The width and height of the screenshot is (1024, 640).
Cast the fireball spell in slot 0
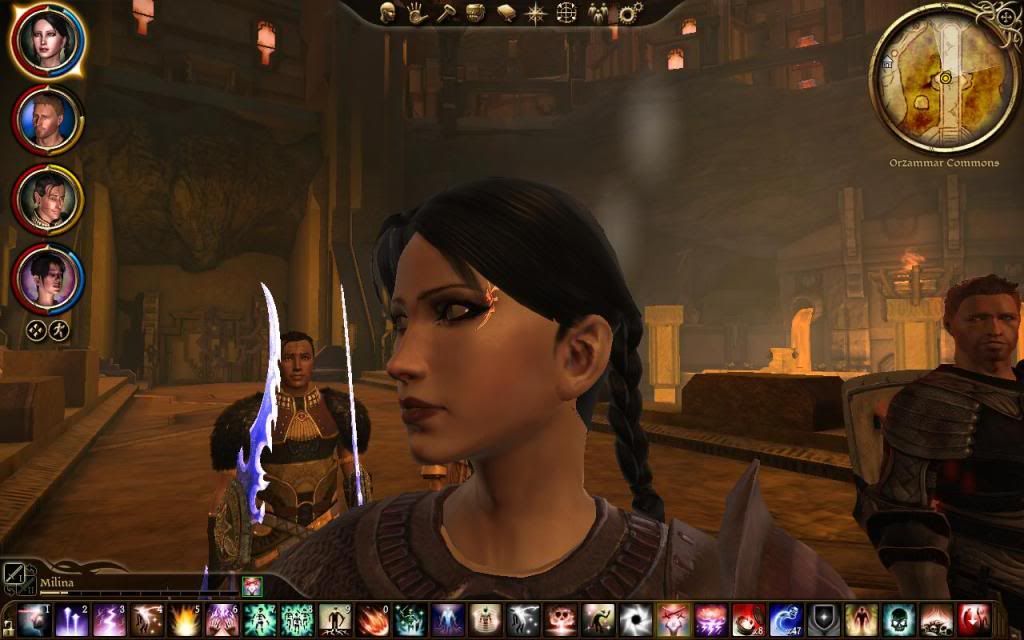pyautogui.click(x=372, y=619)
